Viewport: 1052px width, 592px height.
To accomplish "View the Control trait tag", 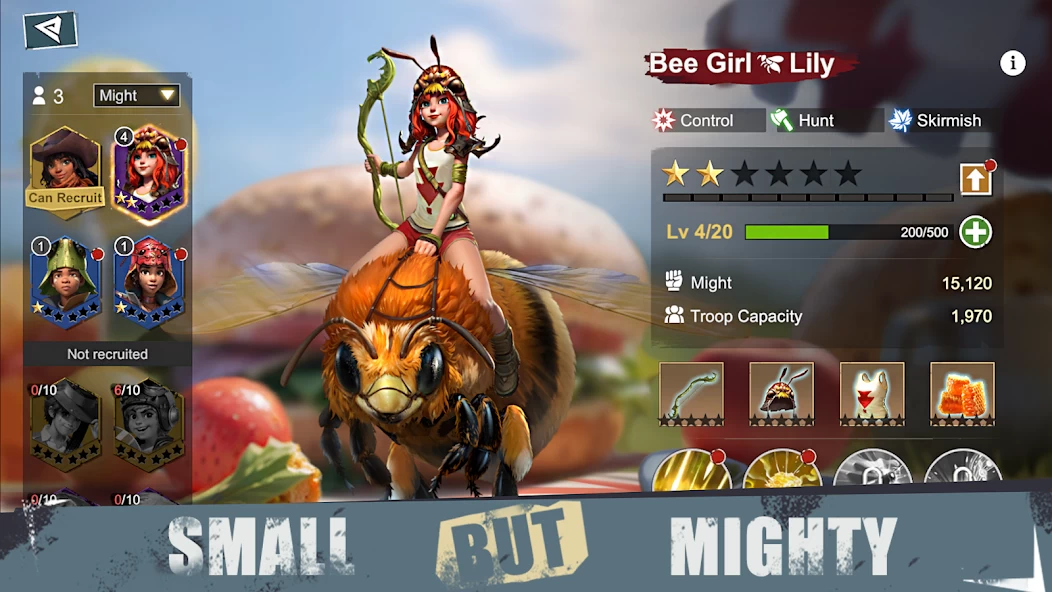I will [707, 120].
